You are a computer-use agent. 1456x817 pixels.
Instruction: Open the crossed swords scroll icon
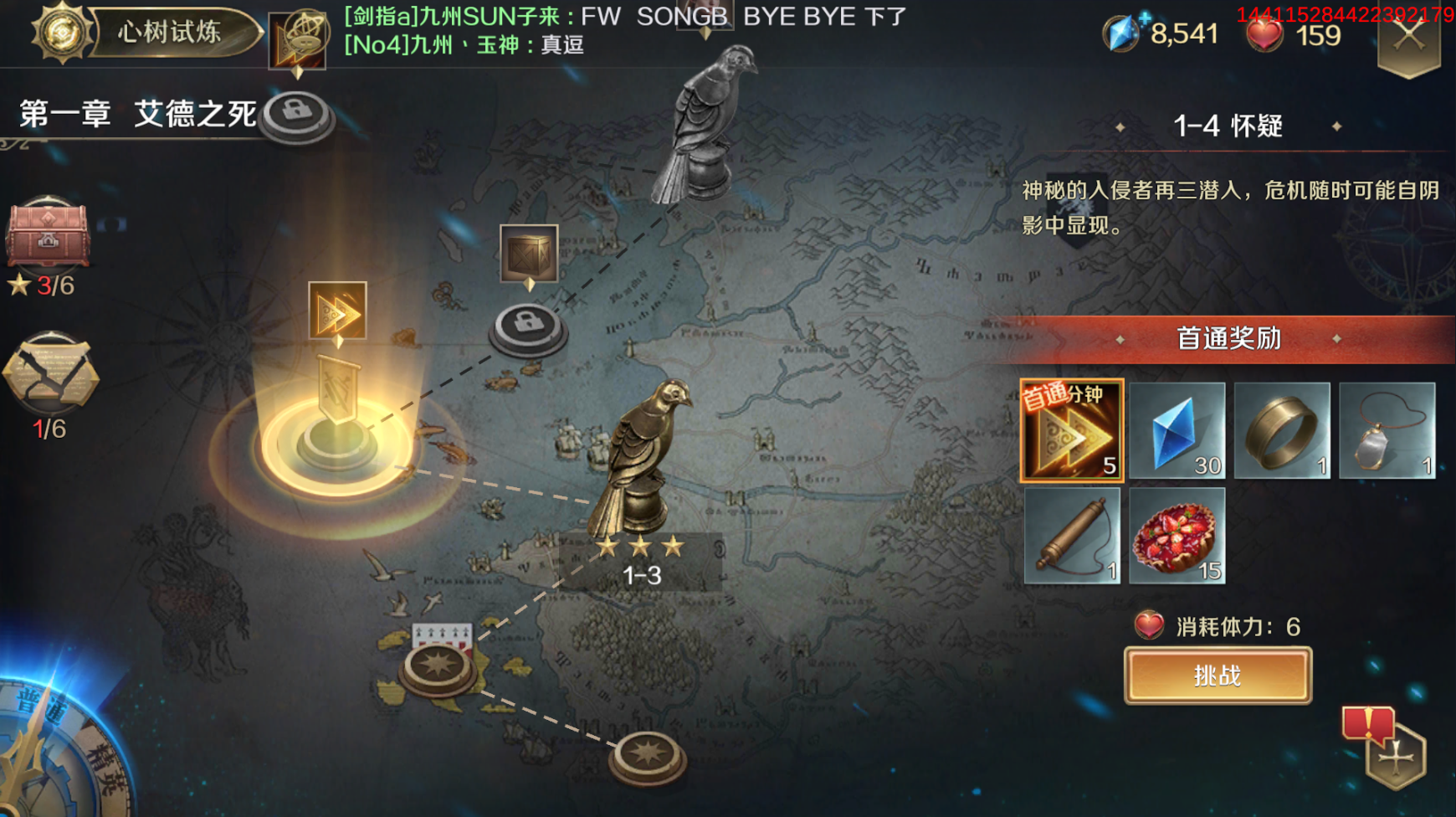[50, 373]
